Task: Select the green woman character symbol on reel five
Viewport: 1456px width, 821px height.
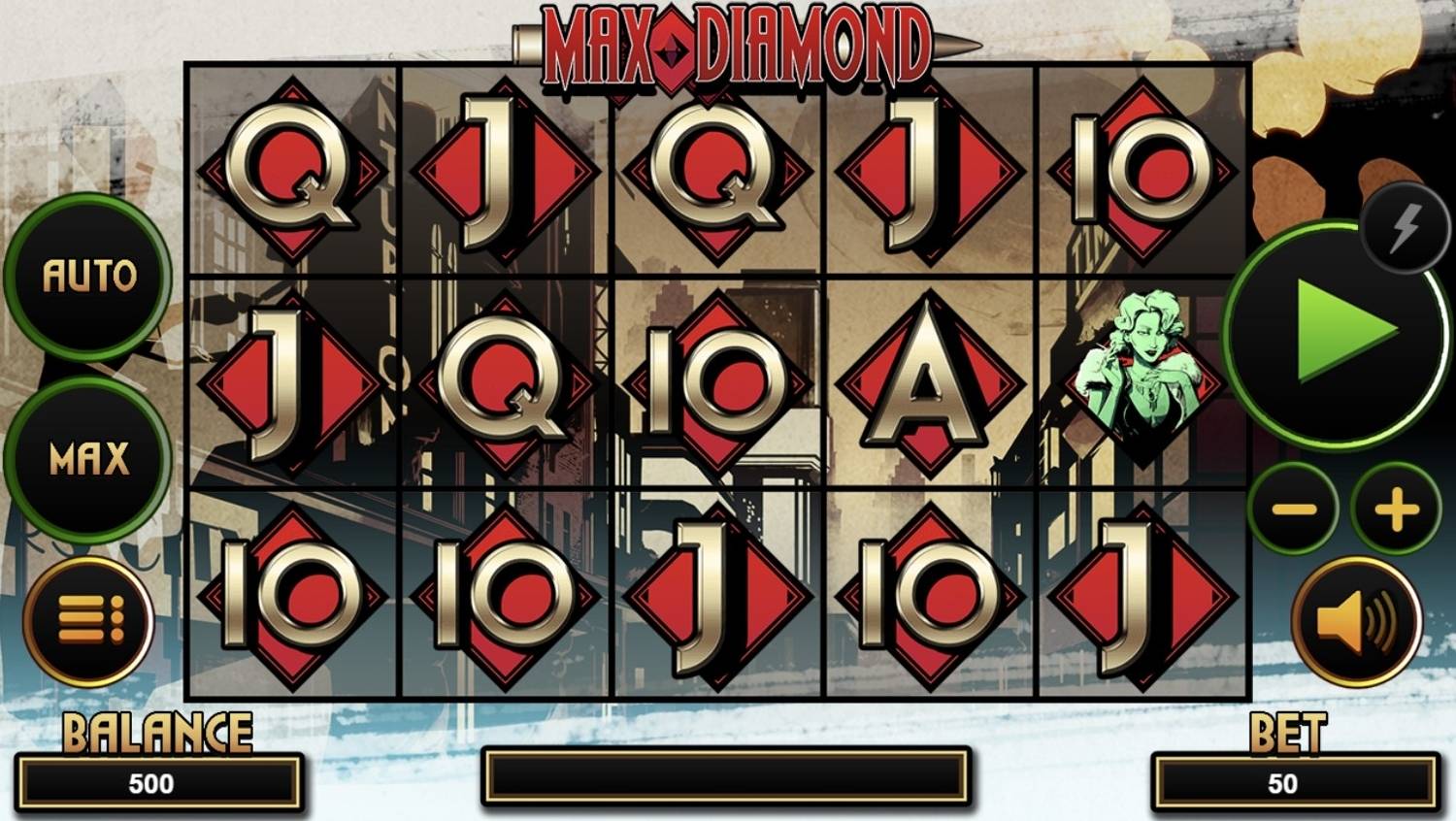Action: (1139, 378)
